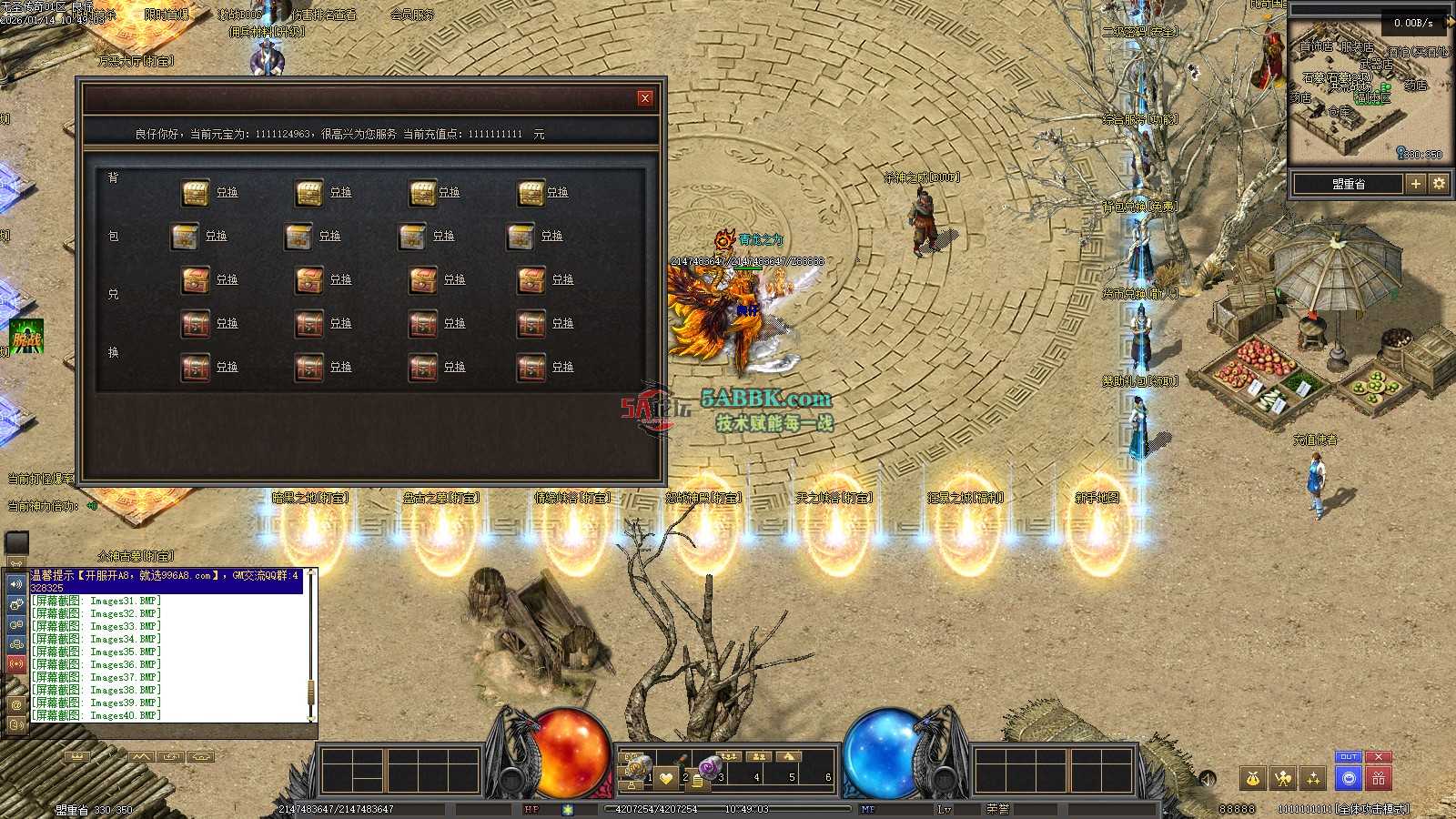This screenshot has width=1456, height=819.
Task: Use the purple orb in hotbar slot 3
Action: click(x=708, y=766)
